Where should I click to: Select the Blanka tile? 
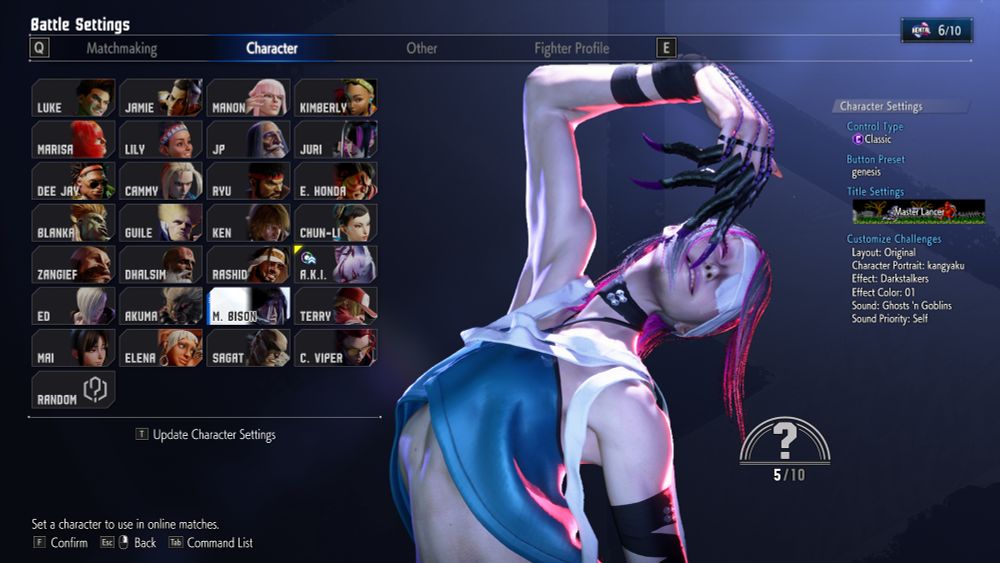click(73, 223)
